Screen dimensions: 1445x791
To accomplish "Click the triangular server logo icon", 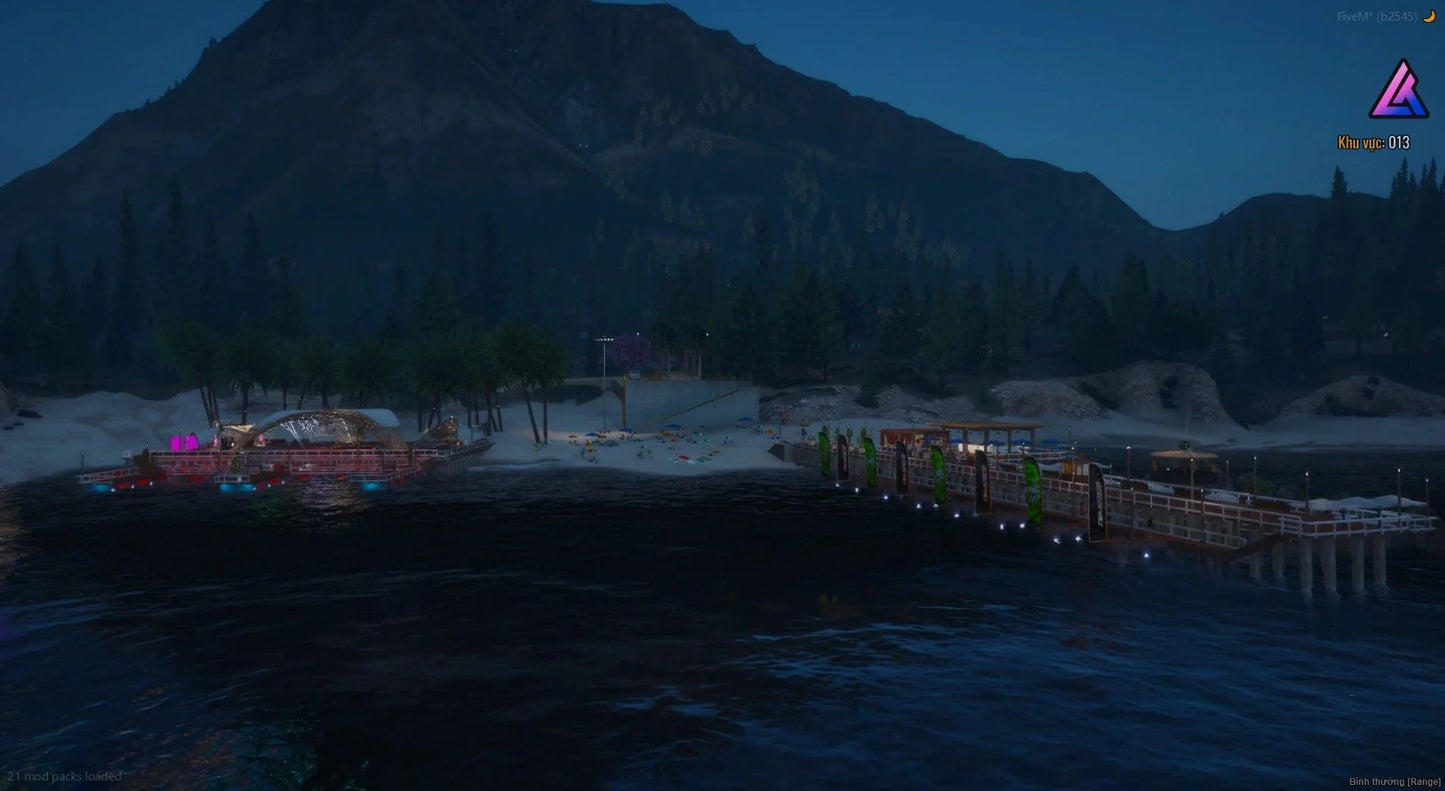I will 1398,91.
